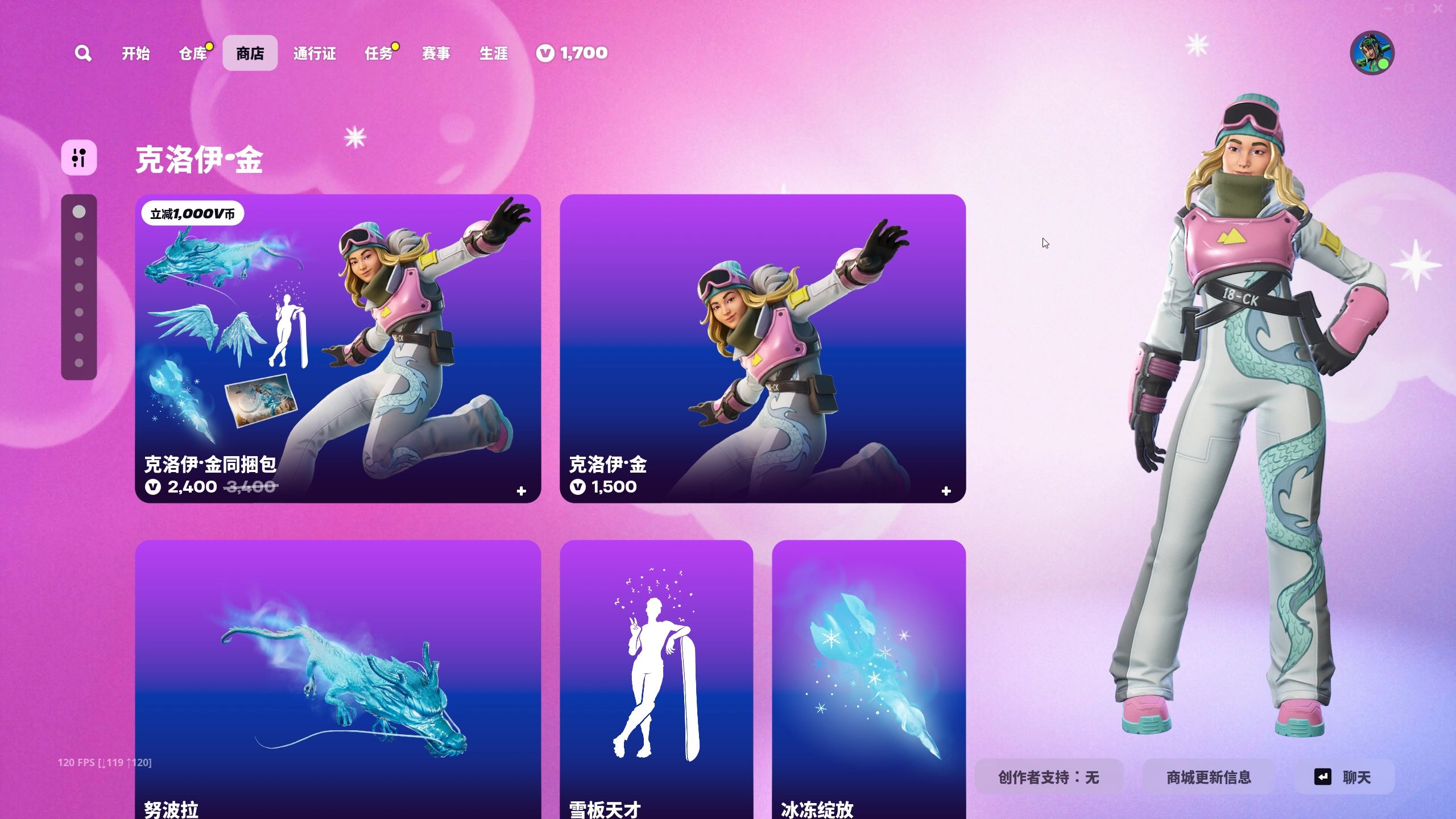Expand the 开始 menu entry
Screen dimensions: 1456x819
[x=135, y=53]
